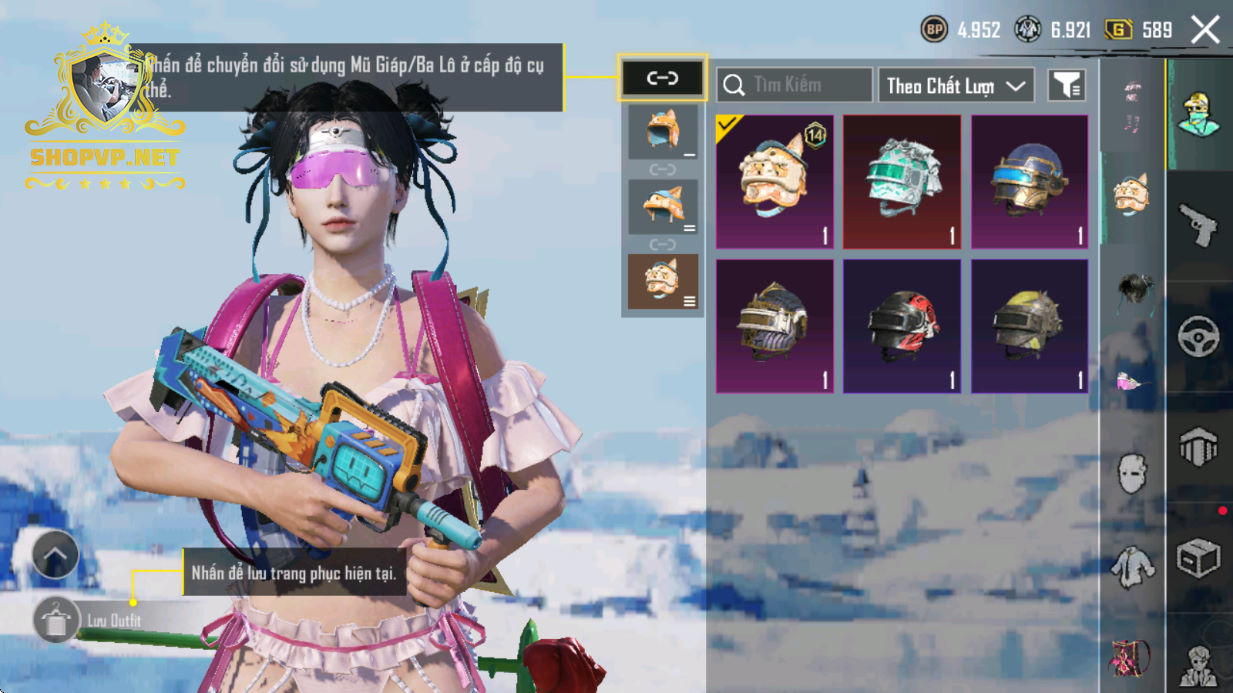This screenshot has width=1233, height=693.
Task: Close the inventory with the X button
Action: tap(1205, 30)
